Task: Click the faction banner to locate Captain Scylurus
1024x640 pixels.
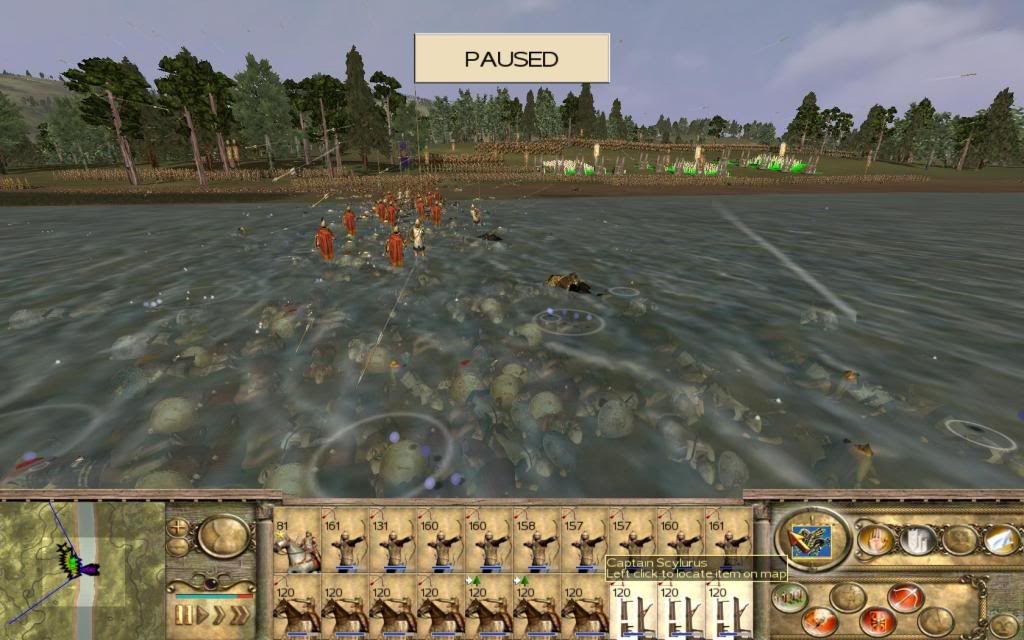Action: [811, 540]
